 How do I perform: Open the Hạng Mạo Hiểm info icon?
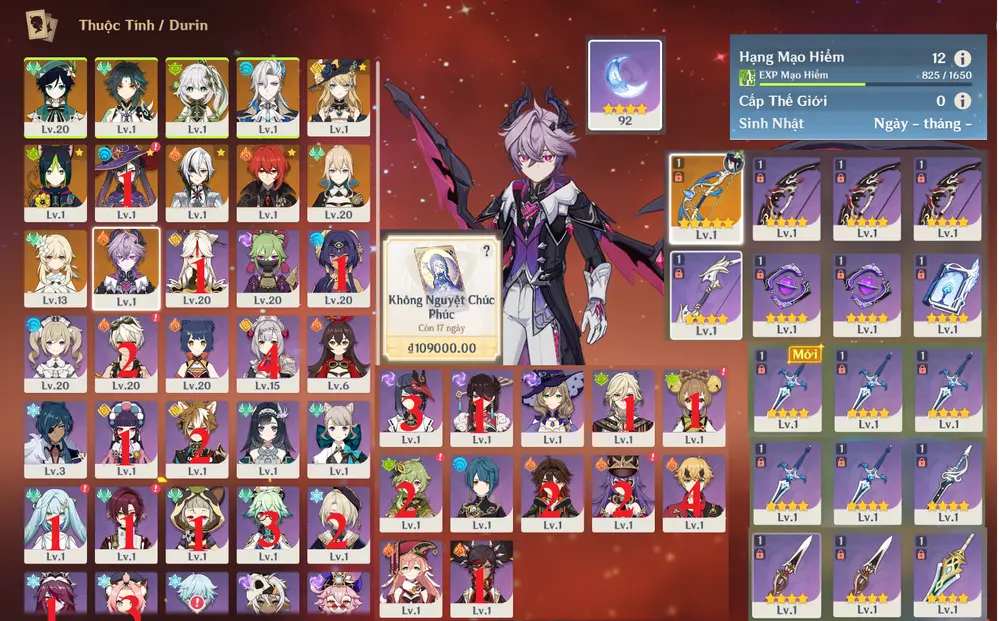962,59
